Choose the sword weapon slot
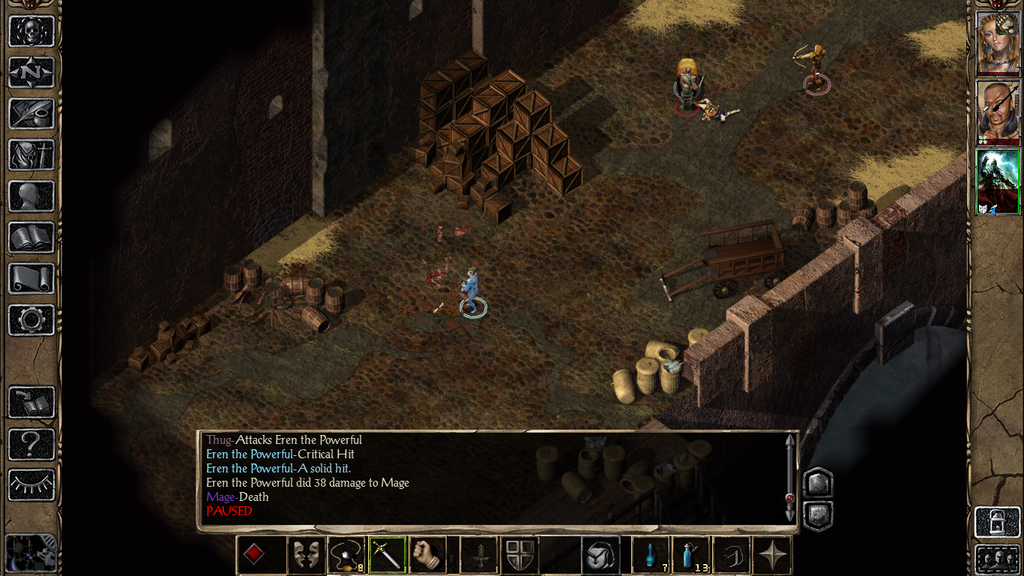Image resolution: width=1024 pixels, height=576 pixels. pyautogui.click(x=387, y=555)
